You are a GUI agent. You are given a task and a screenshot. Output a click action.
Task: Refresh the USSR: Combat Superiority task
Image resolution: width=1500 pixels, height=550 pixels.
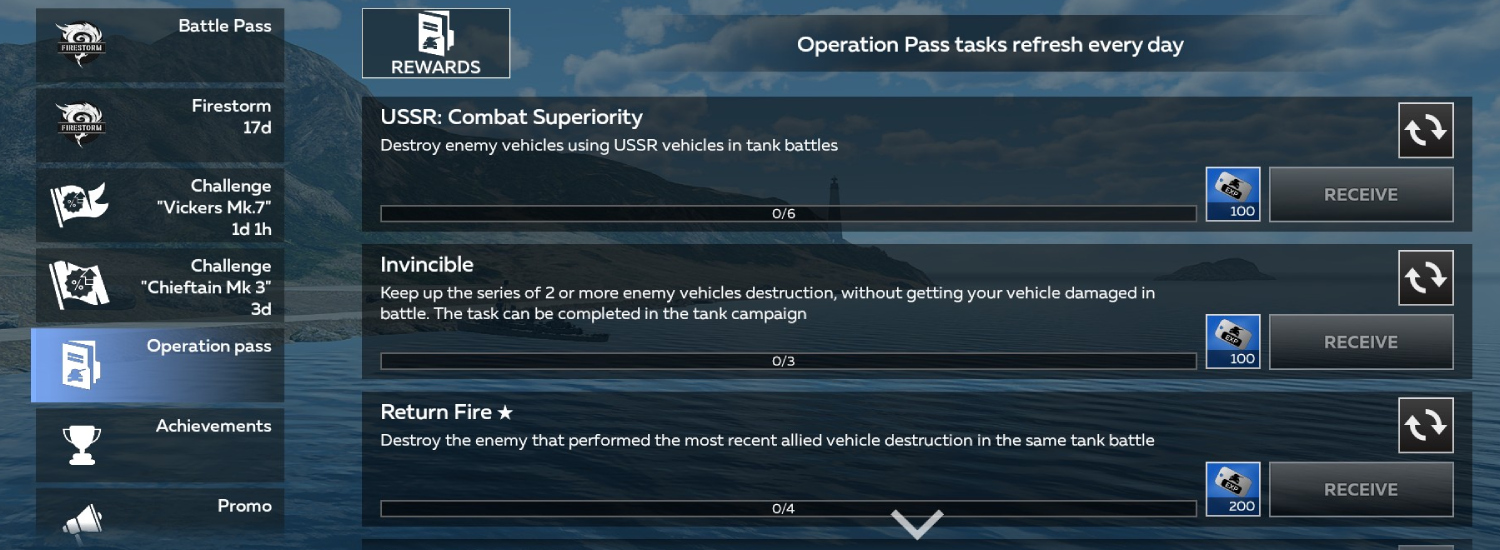pos(1425,130)
